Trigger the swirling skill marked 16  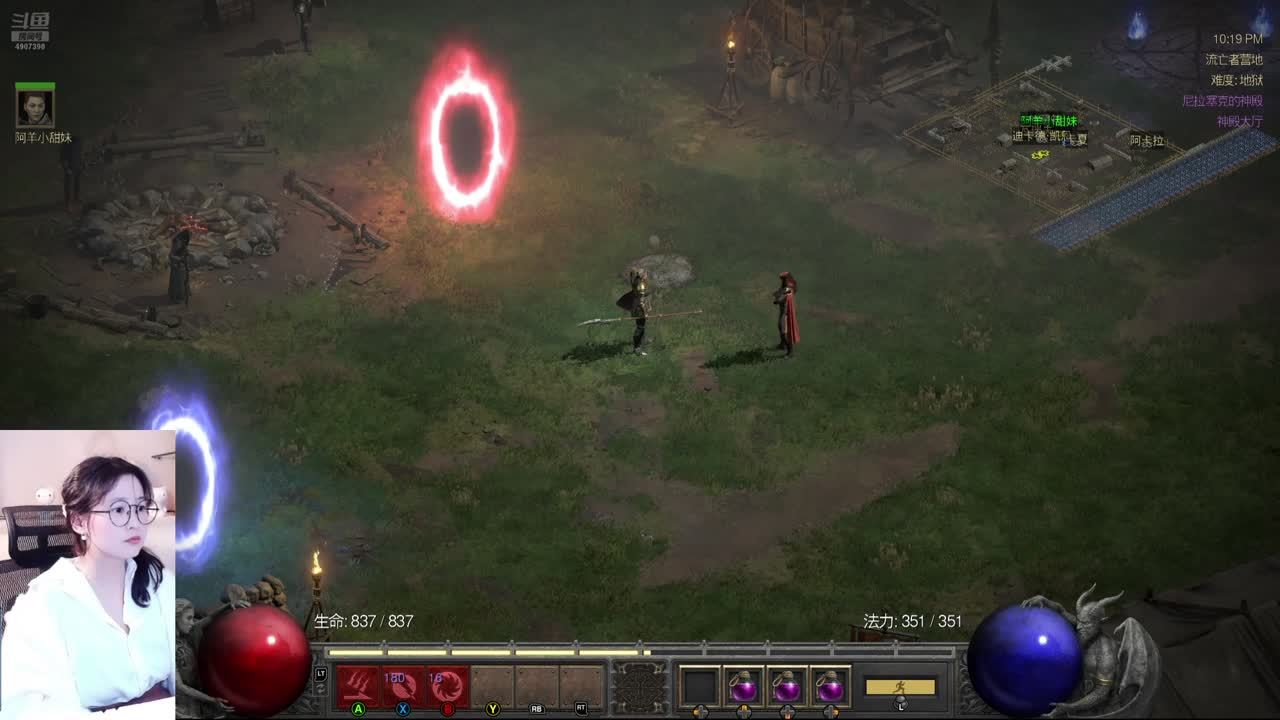448,687
